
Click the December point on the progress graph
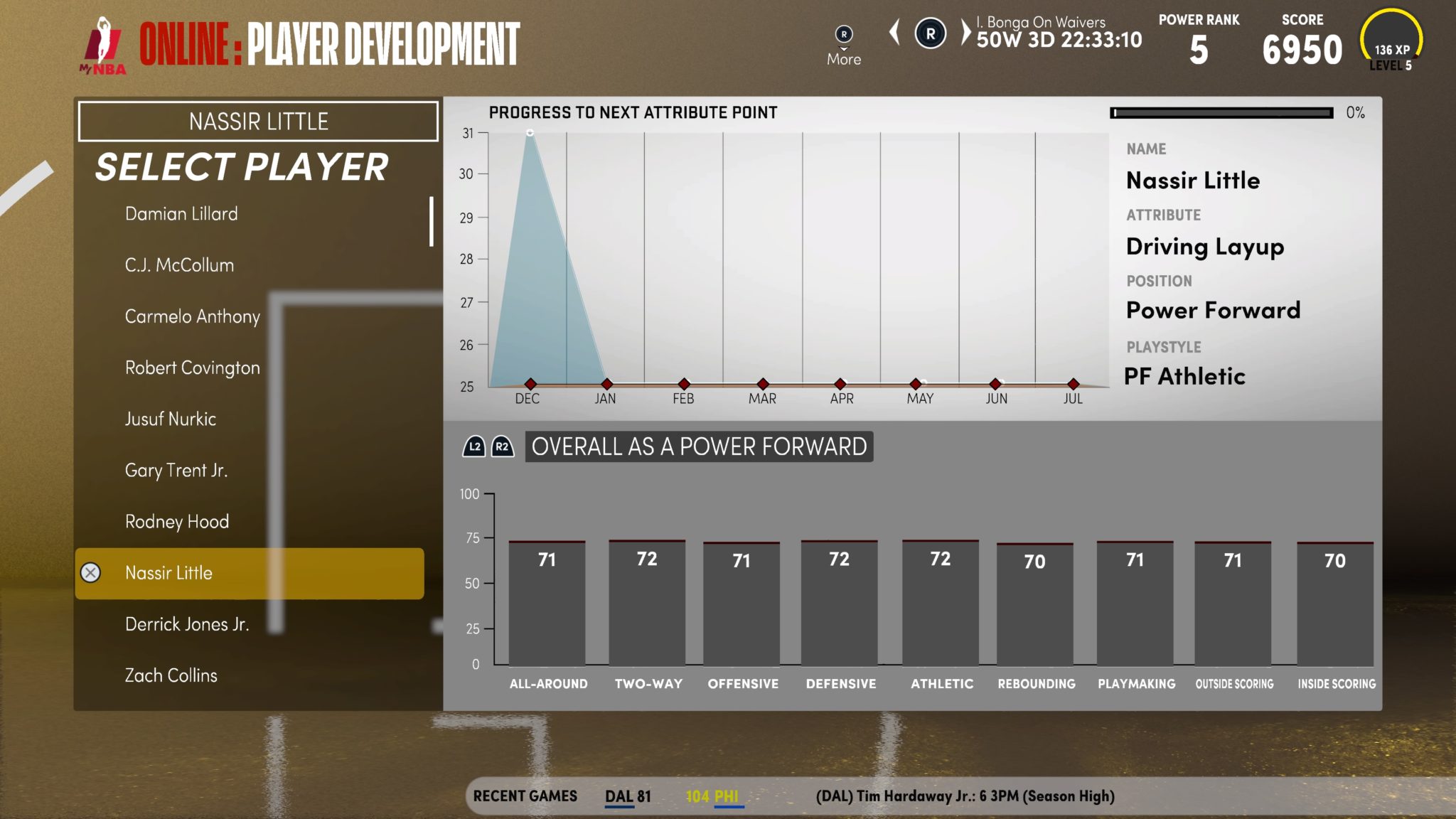tap(530, 384)
